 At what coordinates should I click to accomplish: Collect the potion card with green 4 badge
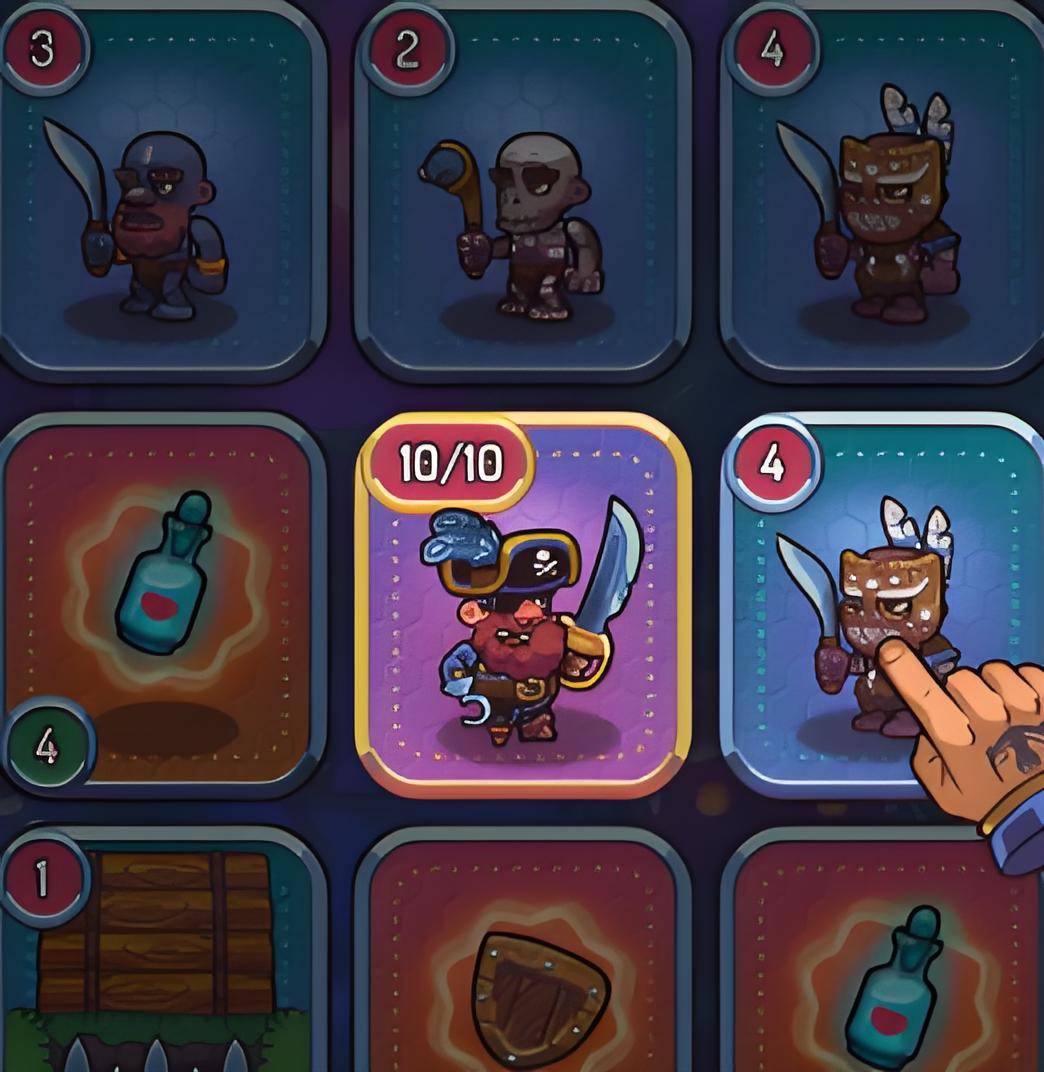point(162,605)
